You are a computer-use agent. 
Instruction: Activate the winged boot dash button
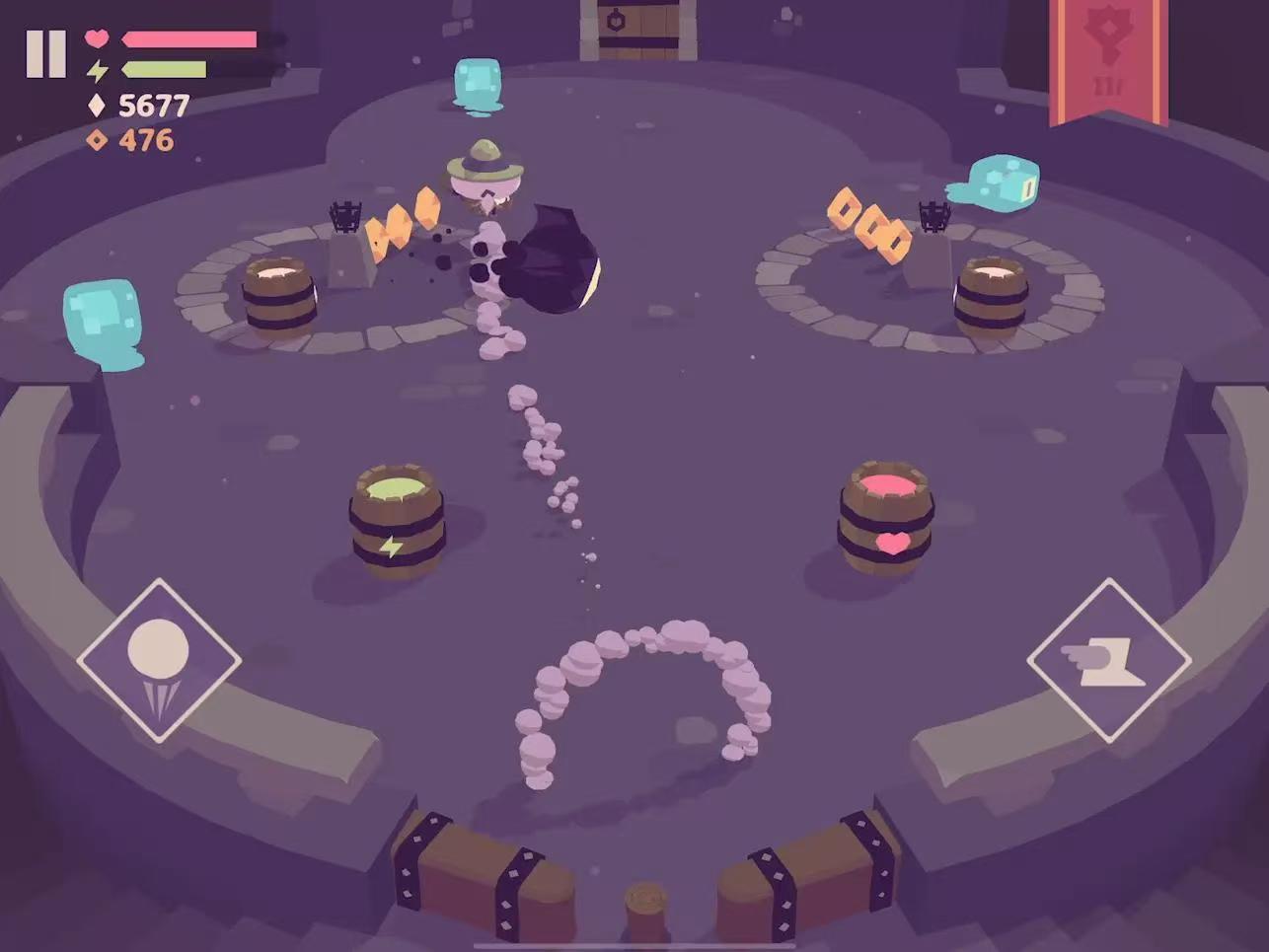tap(1108, 660)
